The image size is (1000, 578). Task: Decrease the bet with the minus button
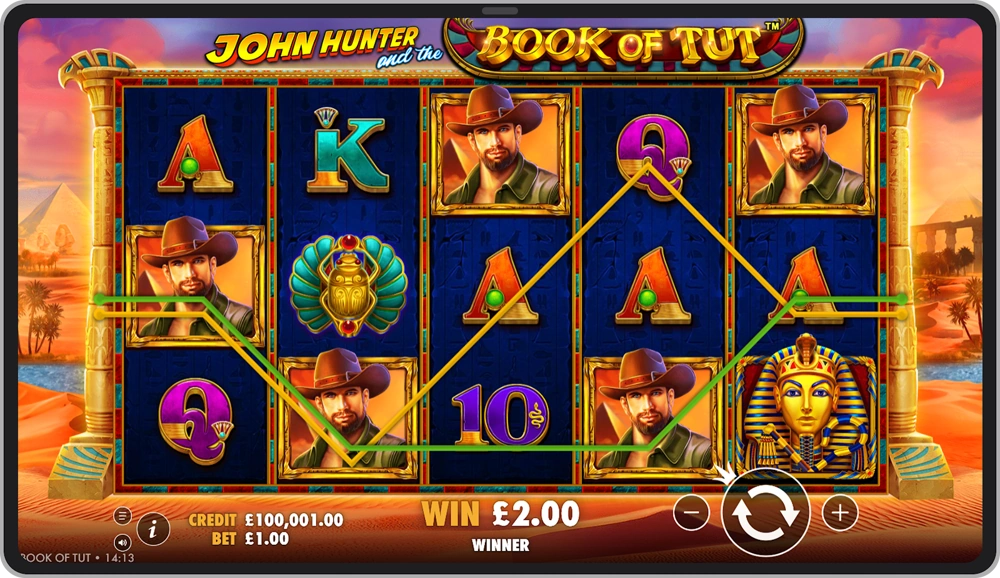pyautogui.click(x=691, y=513)
